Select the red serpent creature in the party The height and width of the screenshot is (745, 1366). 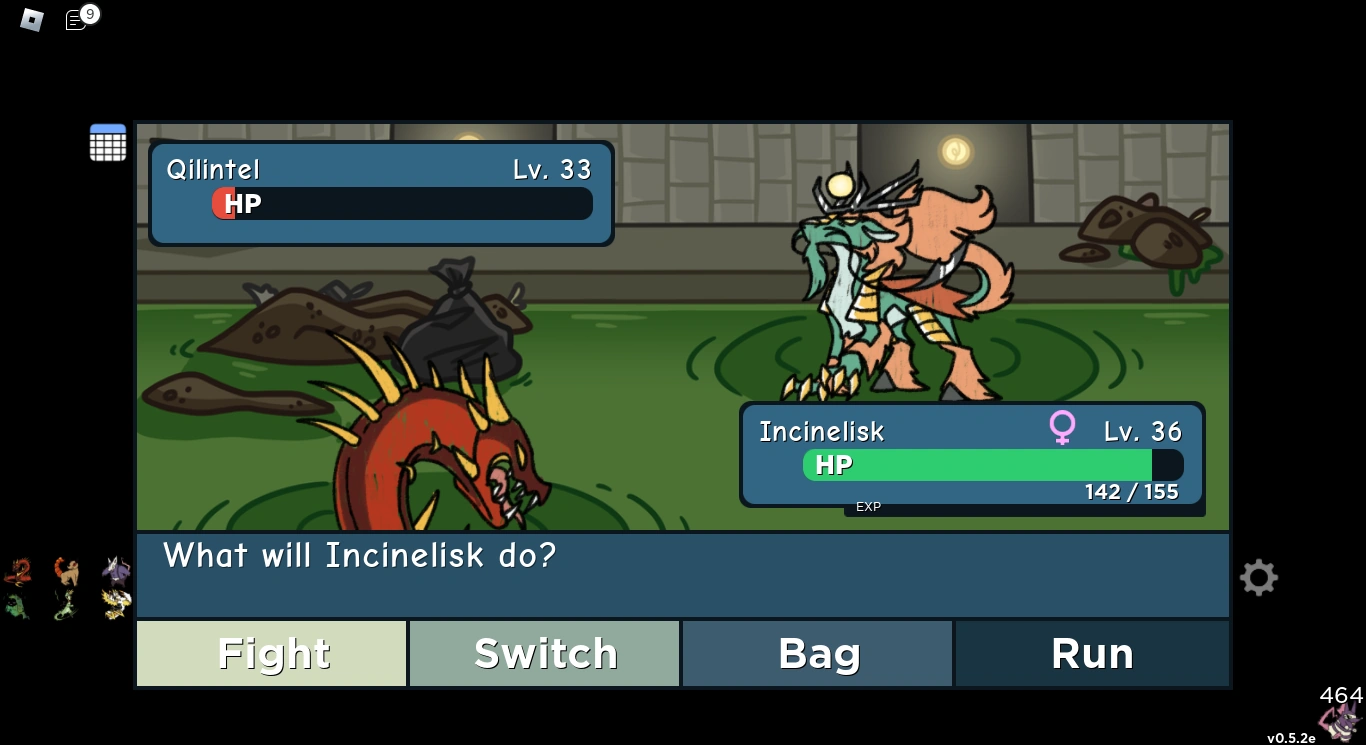pyautogui.click(x=19, y=570)
